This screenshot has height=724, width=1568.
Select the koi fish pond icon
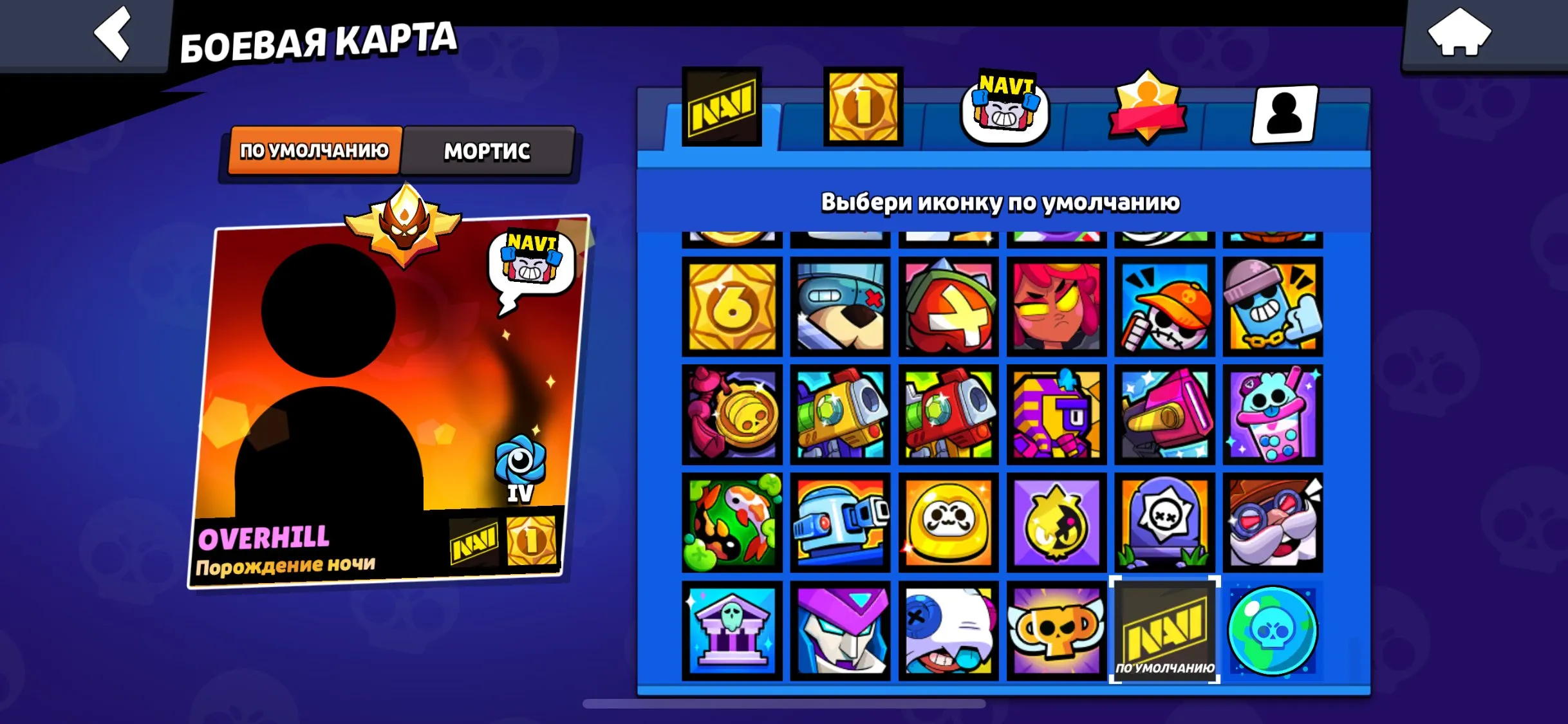tap(734, 523)
